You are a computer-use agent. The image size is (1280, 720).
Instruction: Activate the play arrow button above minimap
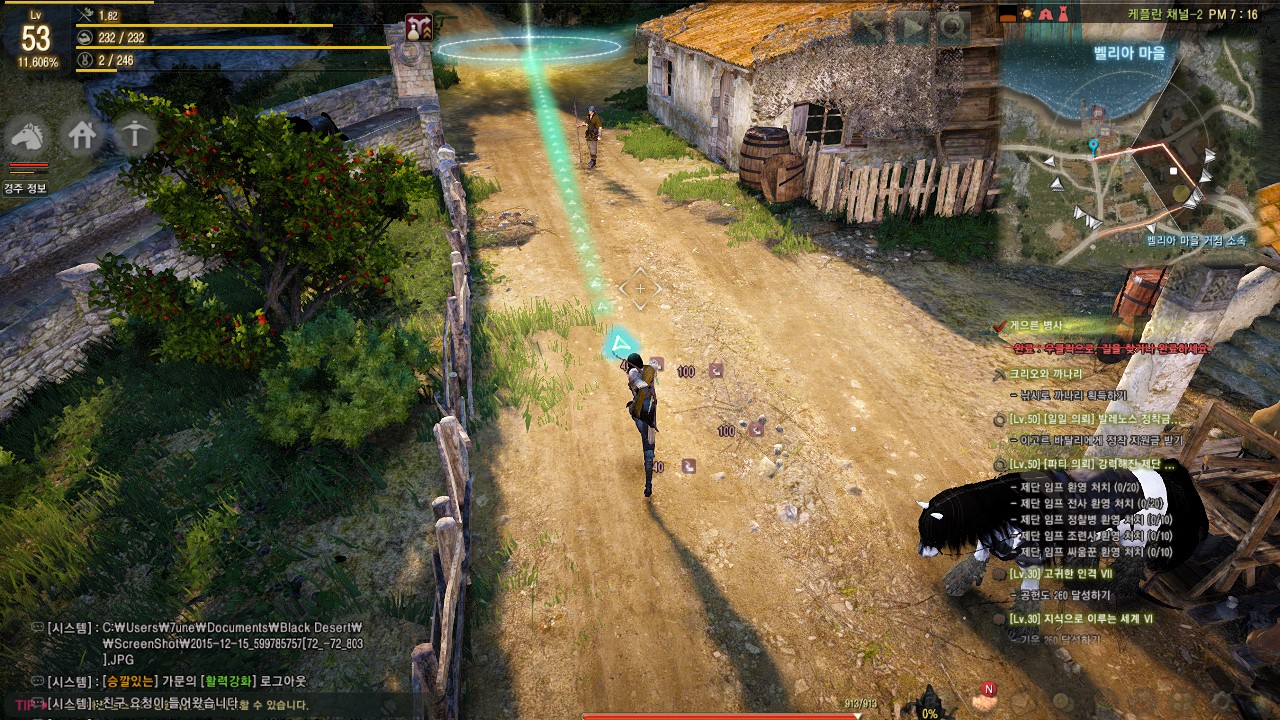coord(912,28)
